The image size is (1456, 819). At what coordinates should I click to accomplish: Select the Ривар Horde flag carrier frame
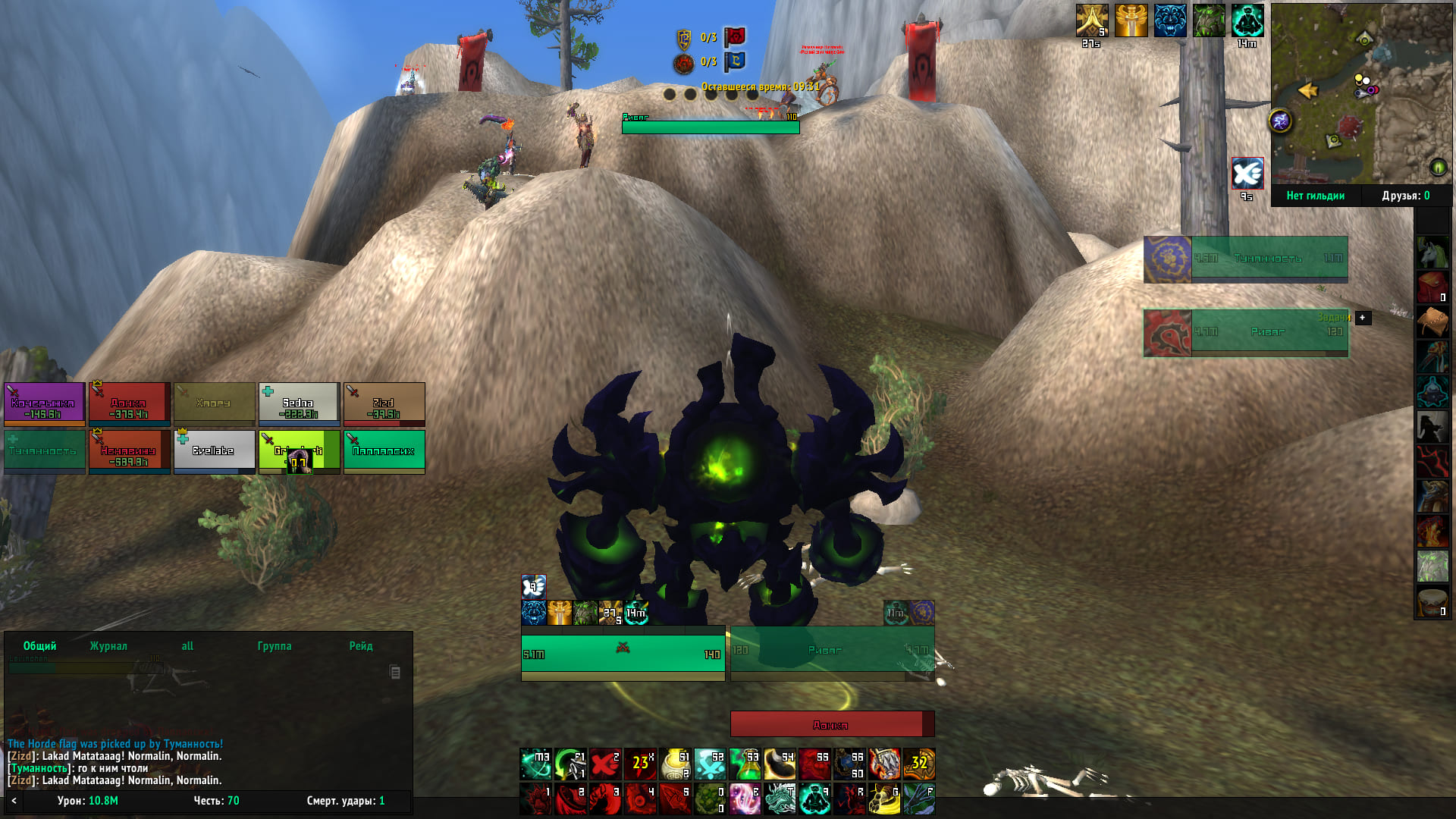1246,332
